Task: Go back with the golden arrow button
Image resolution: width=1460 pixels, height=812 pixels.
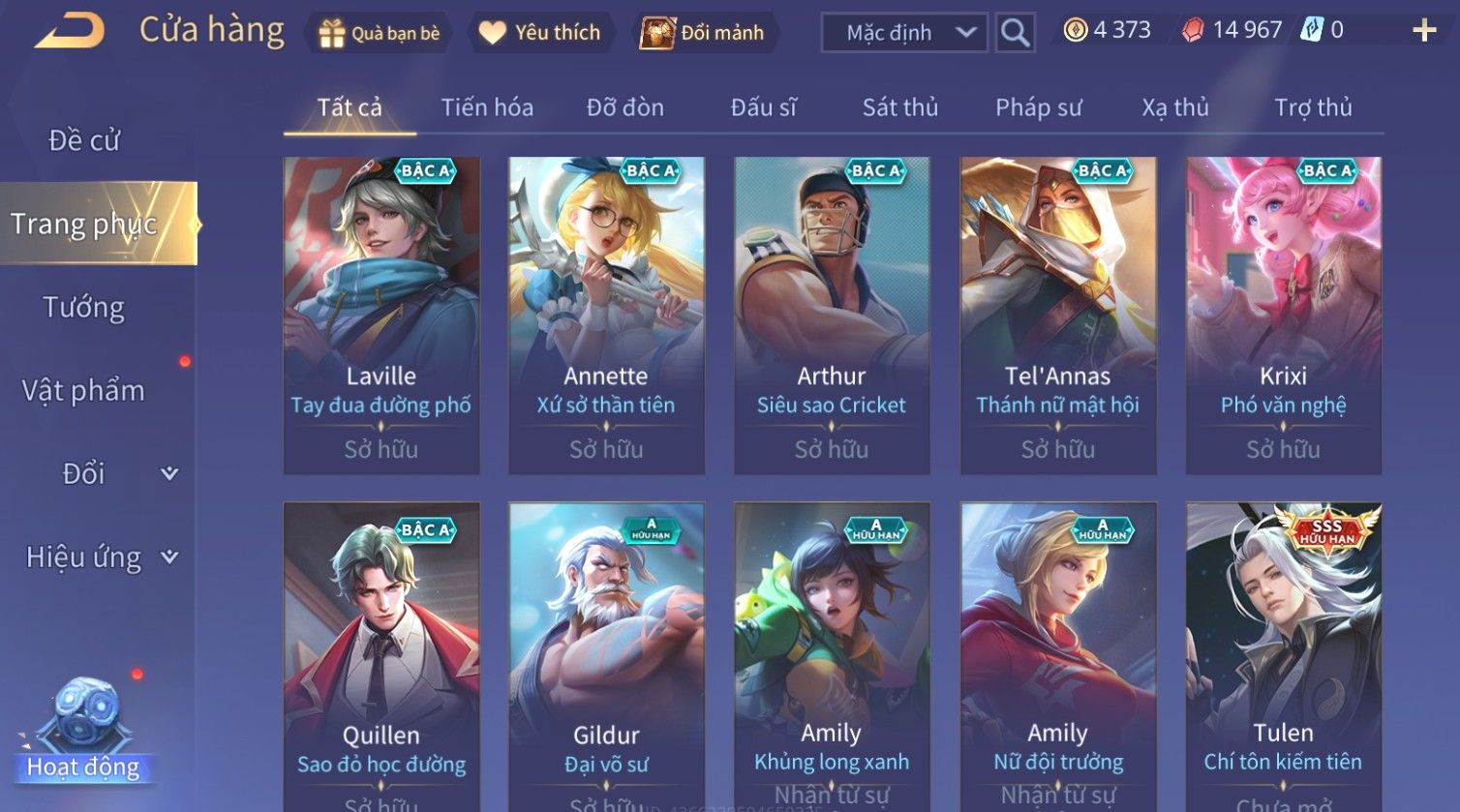Action: [70, 31]
